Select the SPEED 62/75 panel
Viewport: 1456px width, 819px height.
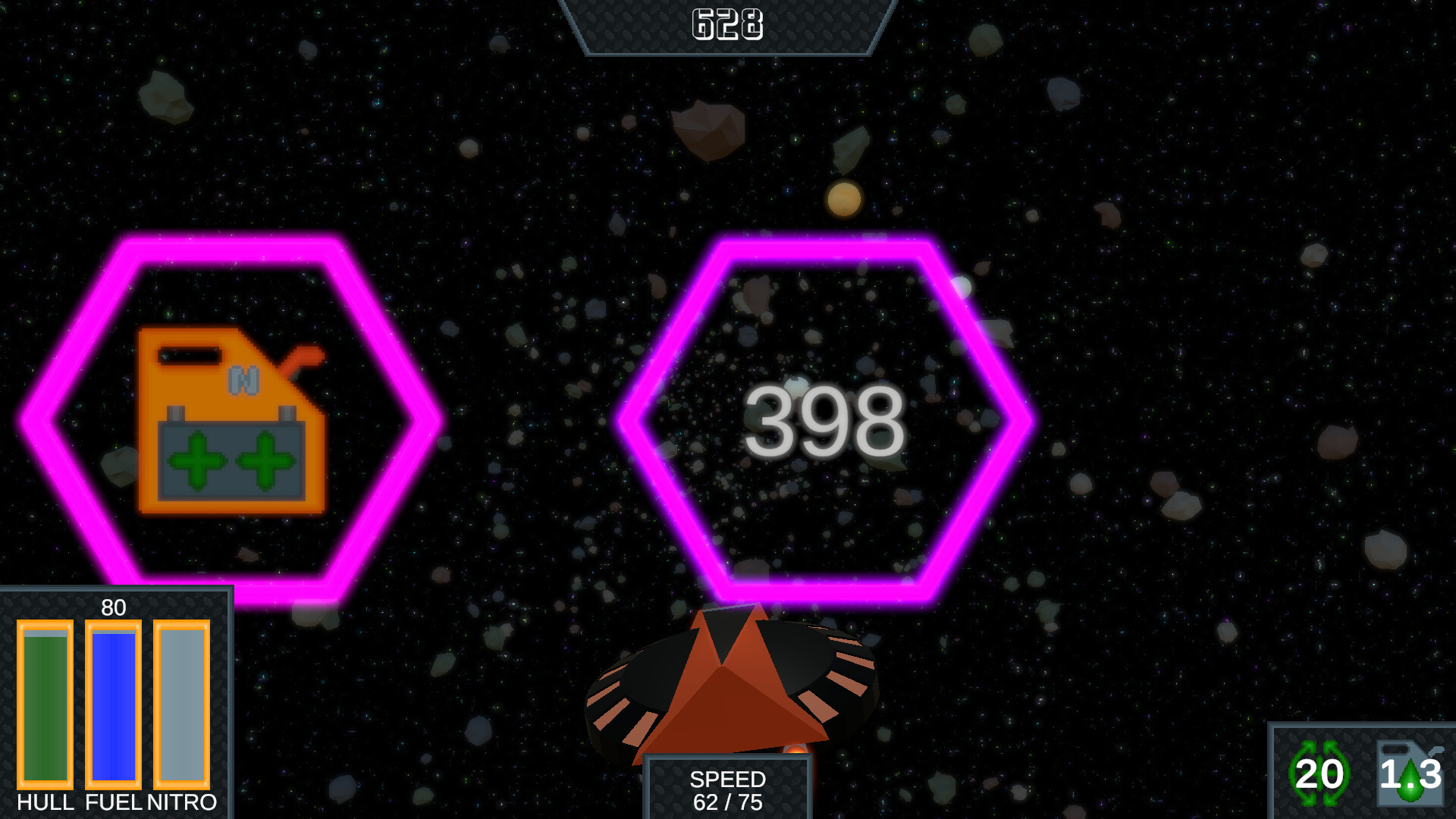(728, 789)
